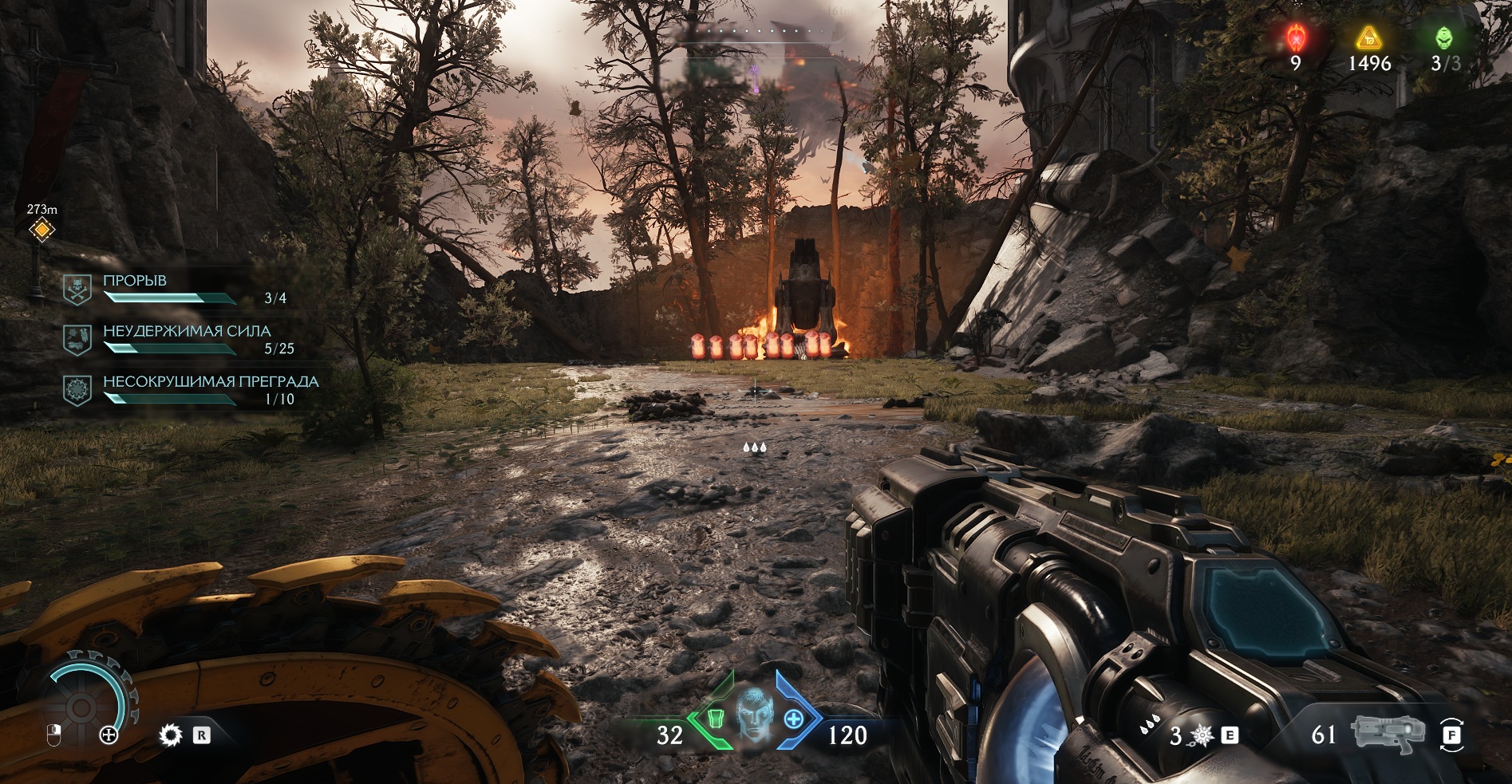Viewport: 1512px width, 784px height.
Task: Click the orange diamond objective waypoint marker
Action: (x=41, y=230)
